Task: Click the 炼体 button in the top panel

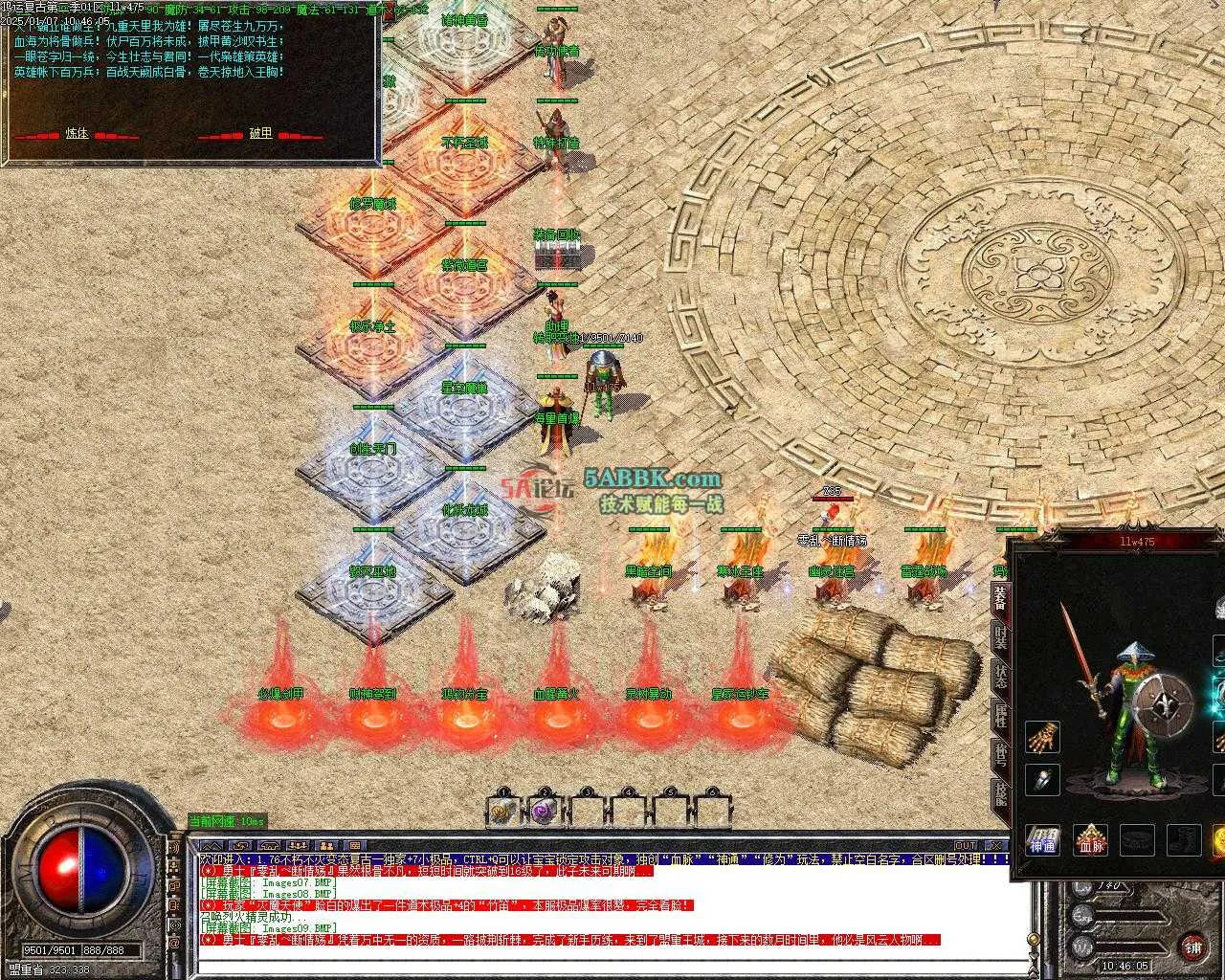Action: click(77, 134)
